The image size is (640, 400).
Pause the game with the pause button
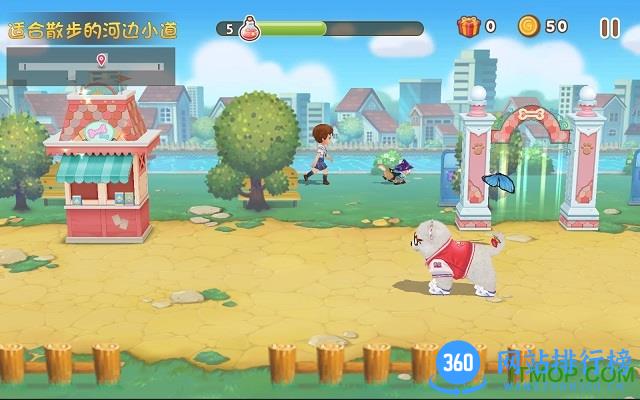click(x=609, y=28)
